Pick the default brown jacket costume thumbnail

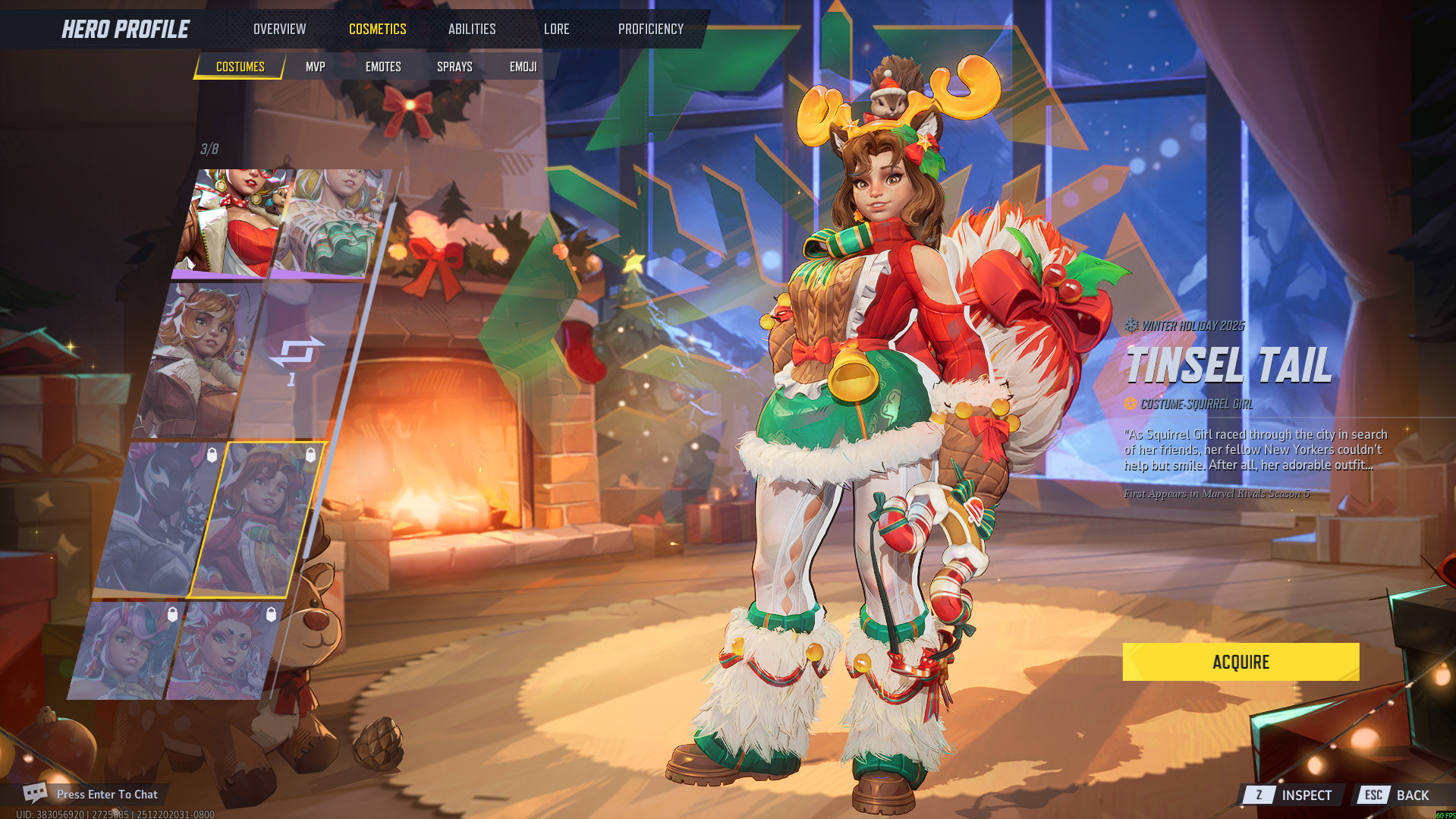click(196, 361)
